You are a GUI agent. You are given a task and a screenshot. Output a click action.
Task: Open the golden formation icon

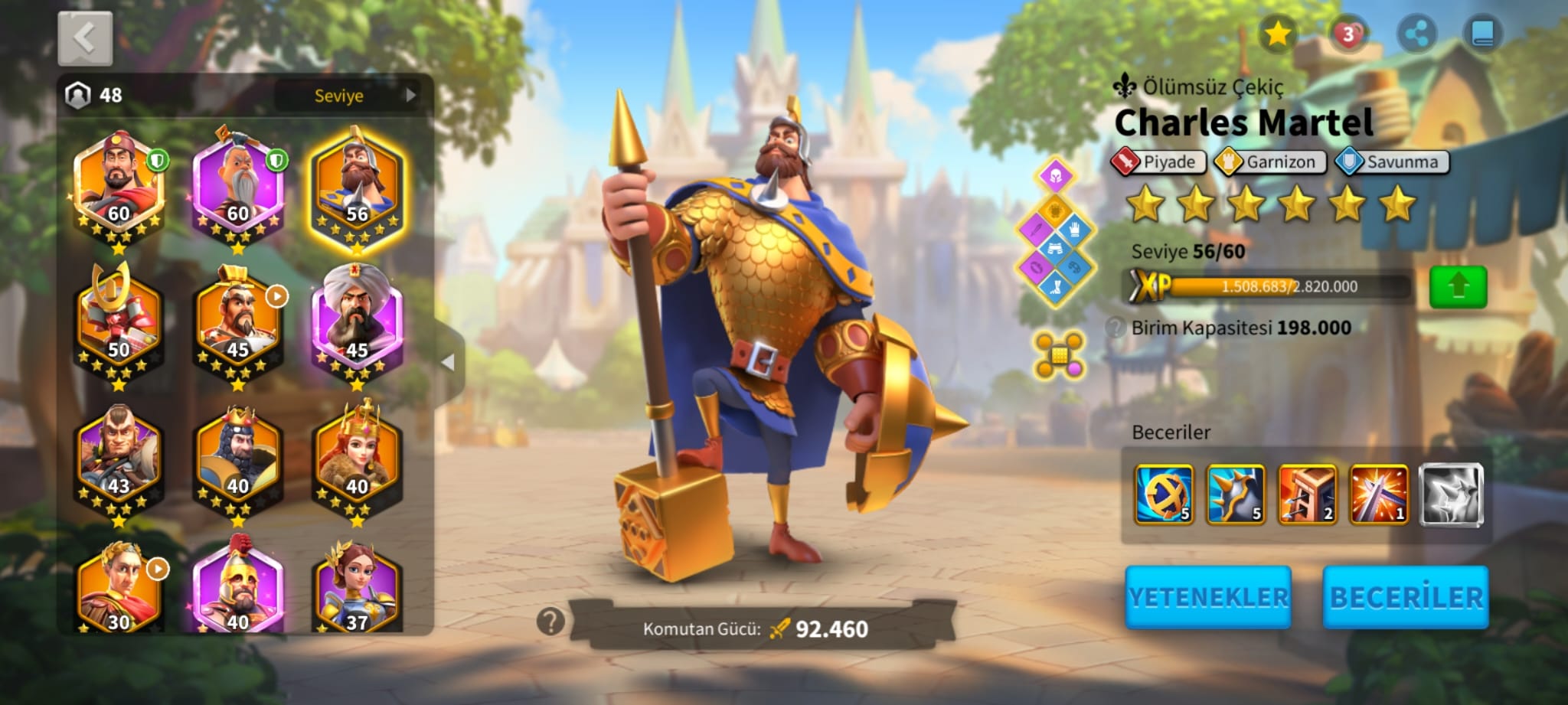[1058, 354]
